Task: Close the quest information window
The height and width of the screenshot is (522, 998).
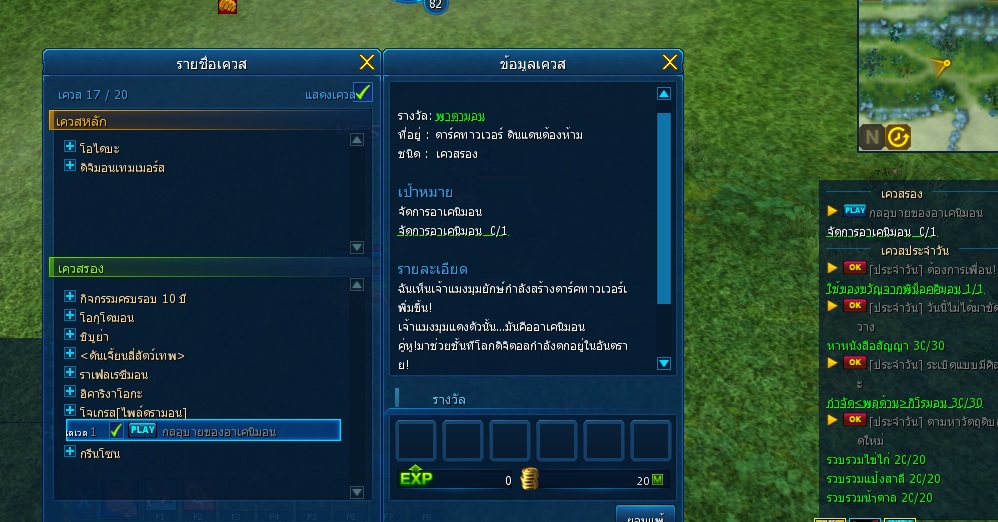Action: (x=670, y=62)
